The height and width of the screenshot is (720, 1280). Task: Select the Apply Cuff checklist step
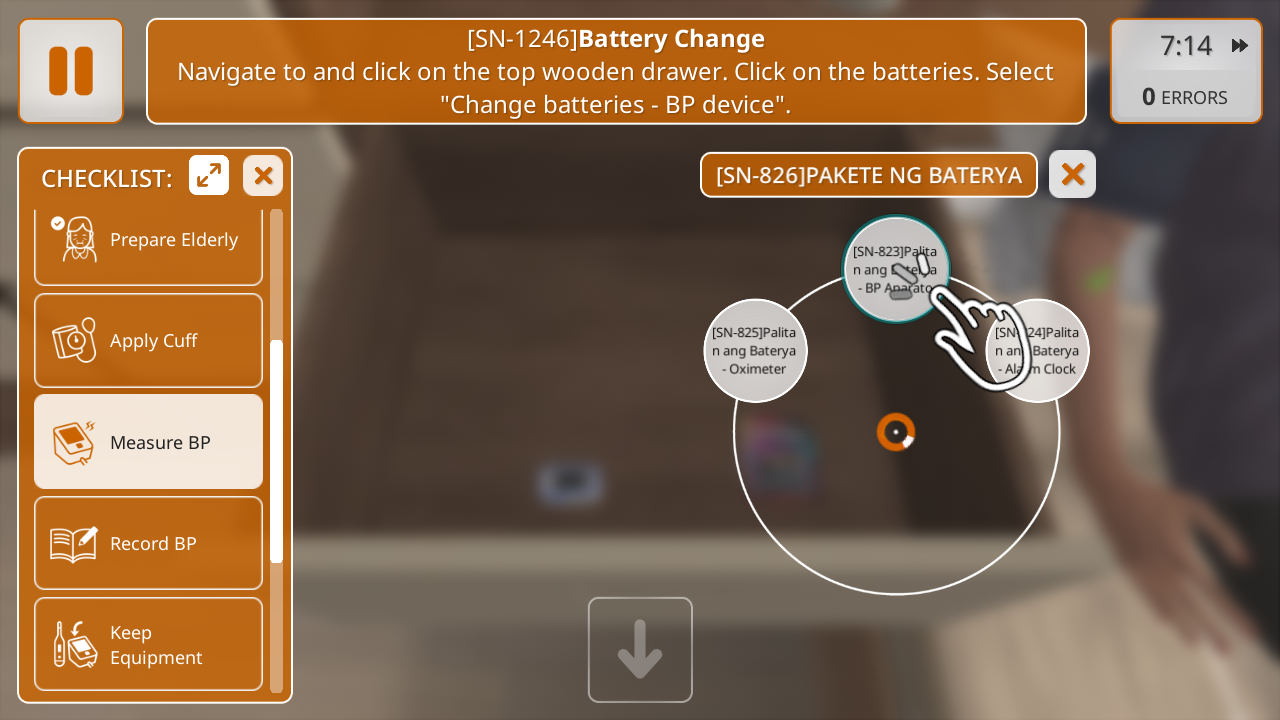[148, 340]
